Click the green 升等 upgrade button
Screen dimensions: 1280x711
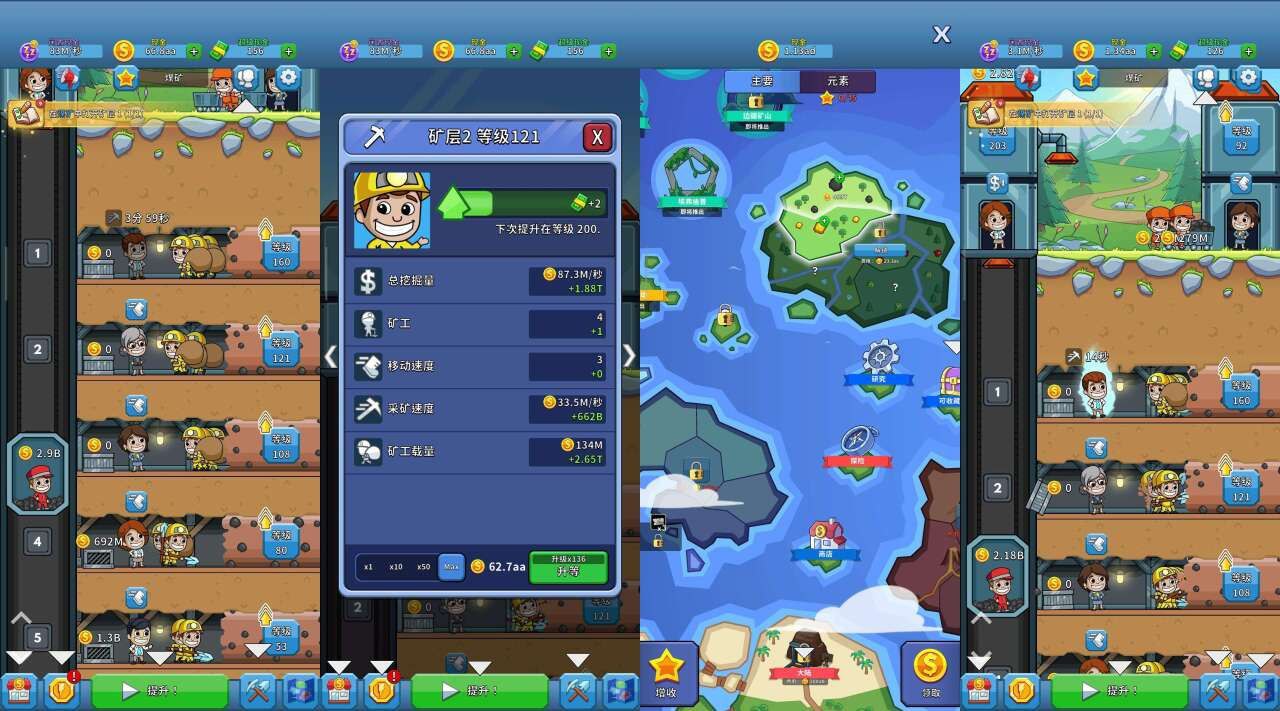(568, 567)
